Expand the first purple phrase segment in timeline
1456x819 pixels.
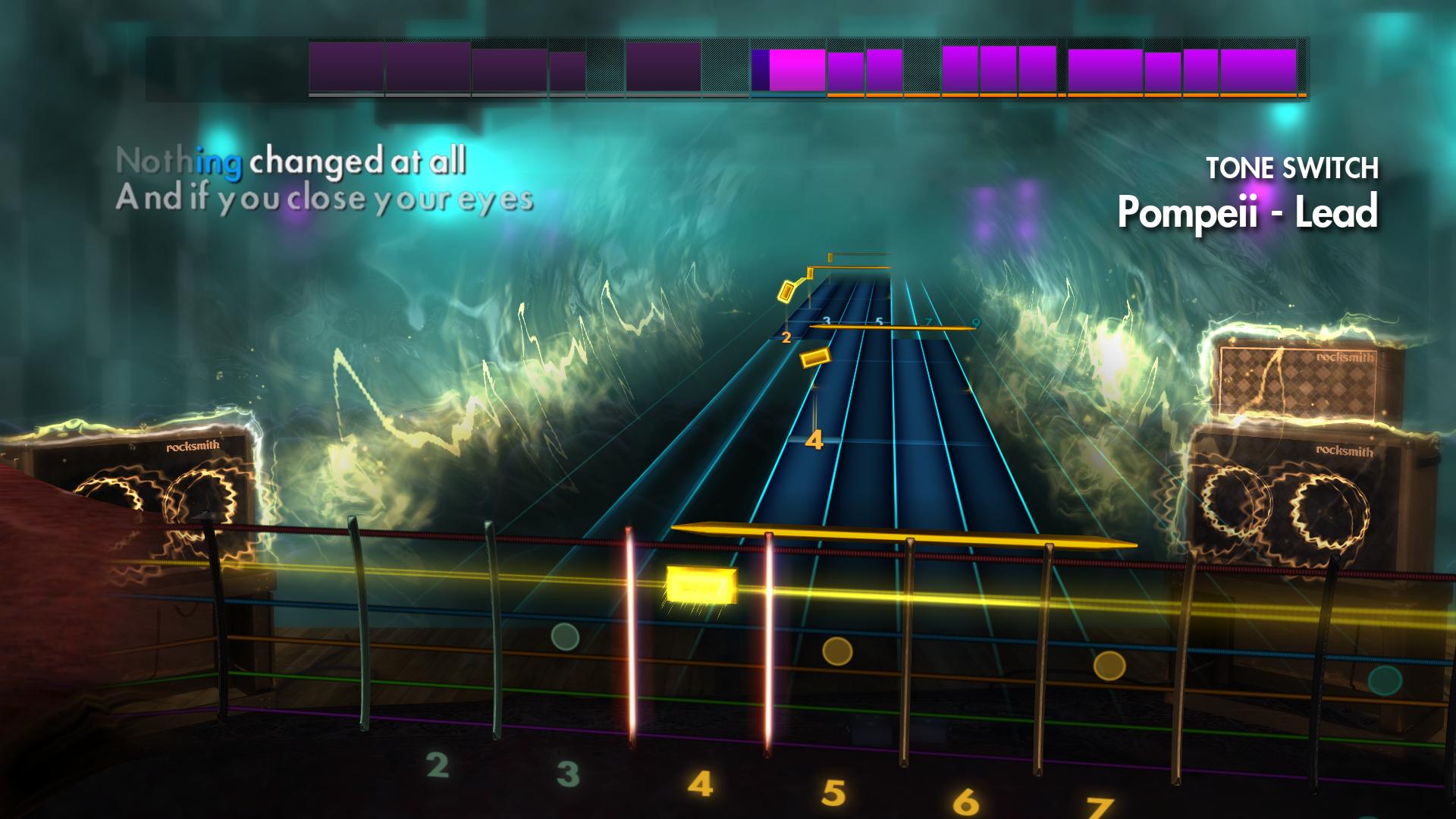tap(345, 68)
